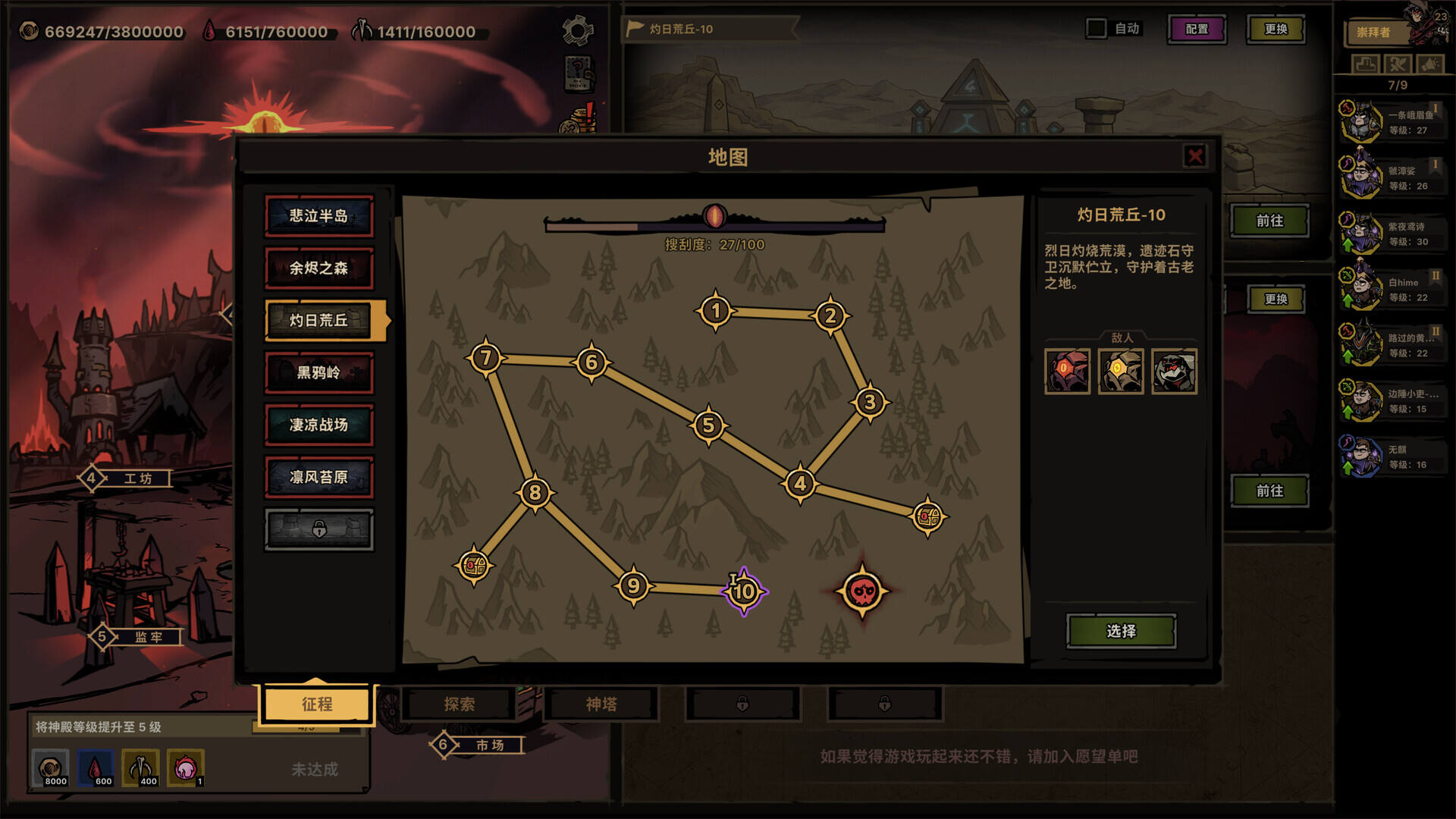
Task: Switch to the 黑鸦岭 region tab
Action: [319, 372]
